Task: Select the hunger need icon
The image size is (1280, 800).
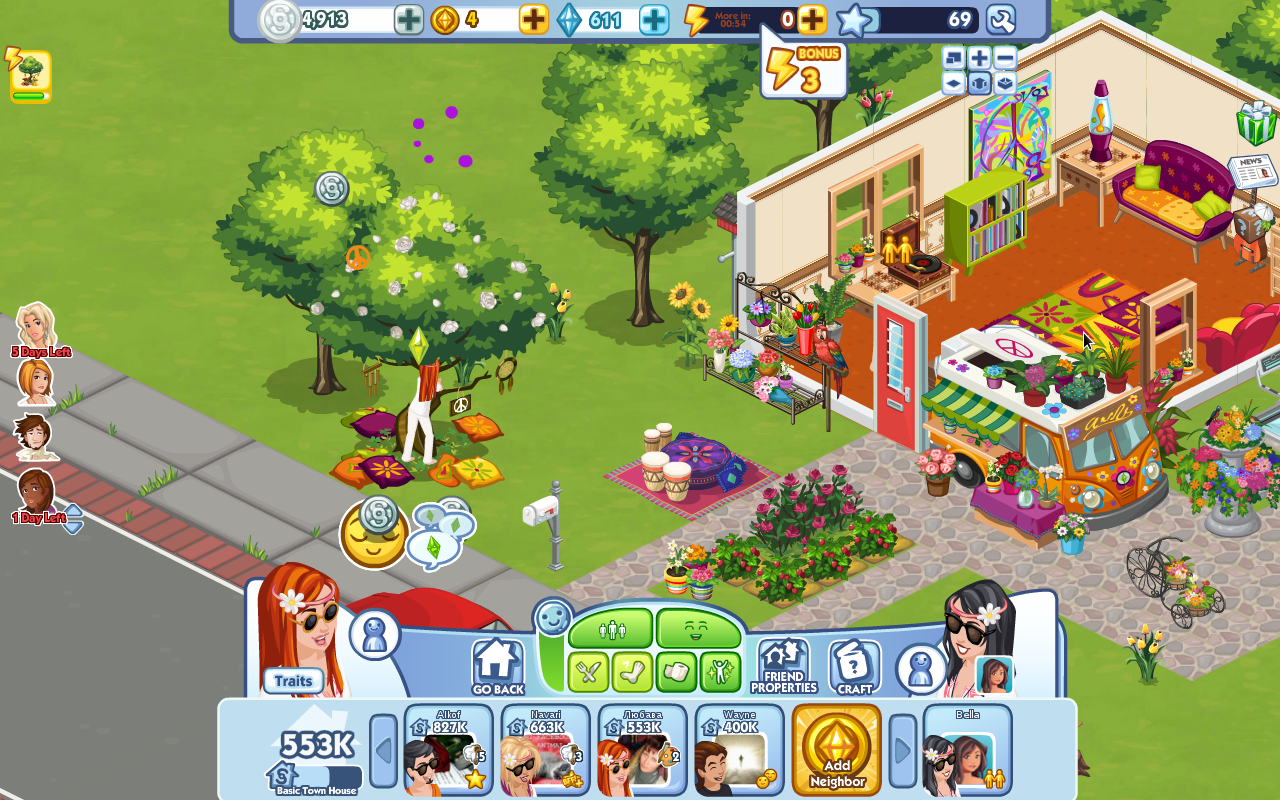Action: coord(588,672)
